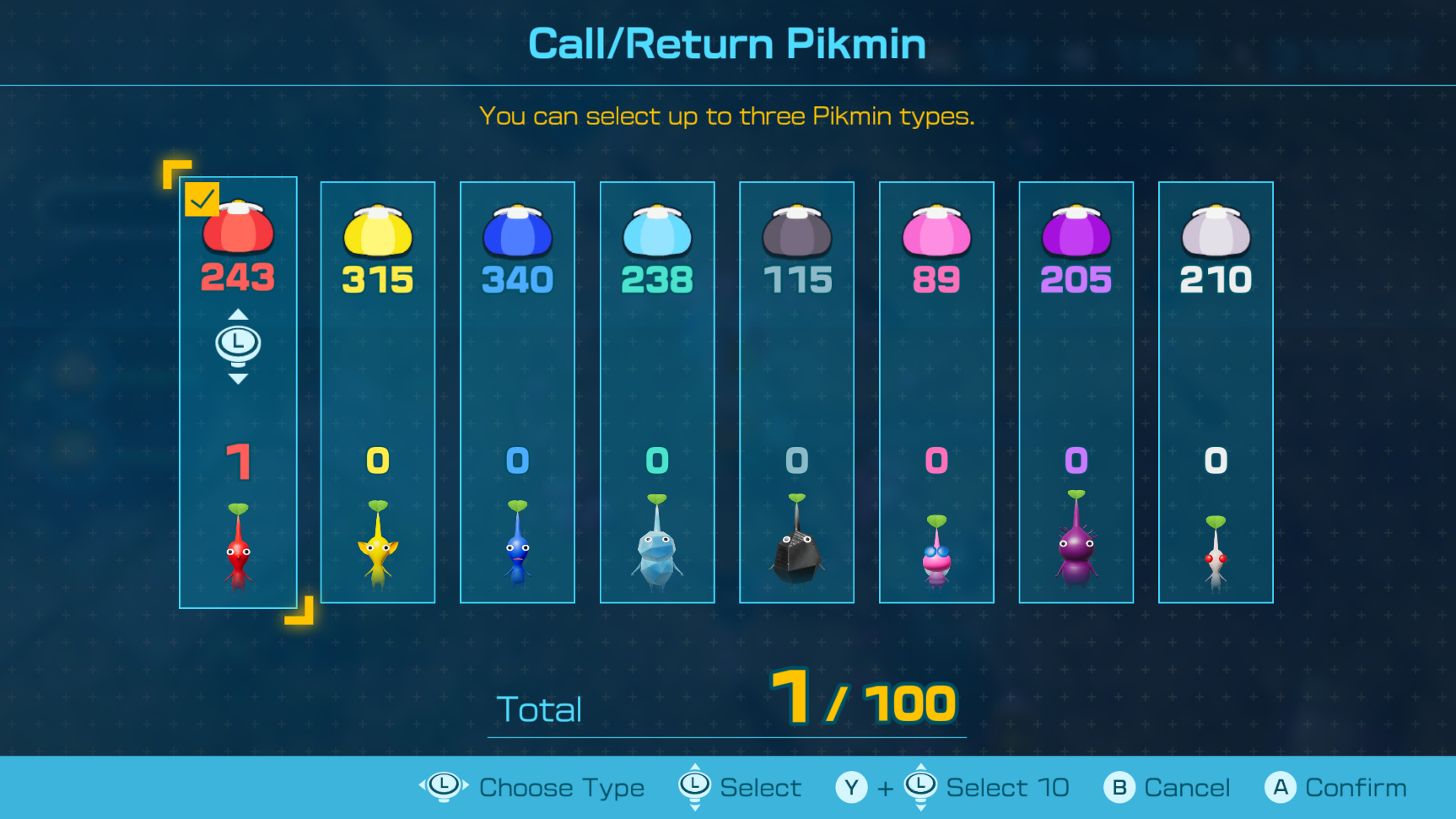Viewport: 1456px width, 819px height.
Task: Choose the Rock Pikmin column
Action: pos(796,392)
